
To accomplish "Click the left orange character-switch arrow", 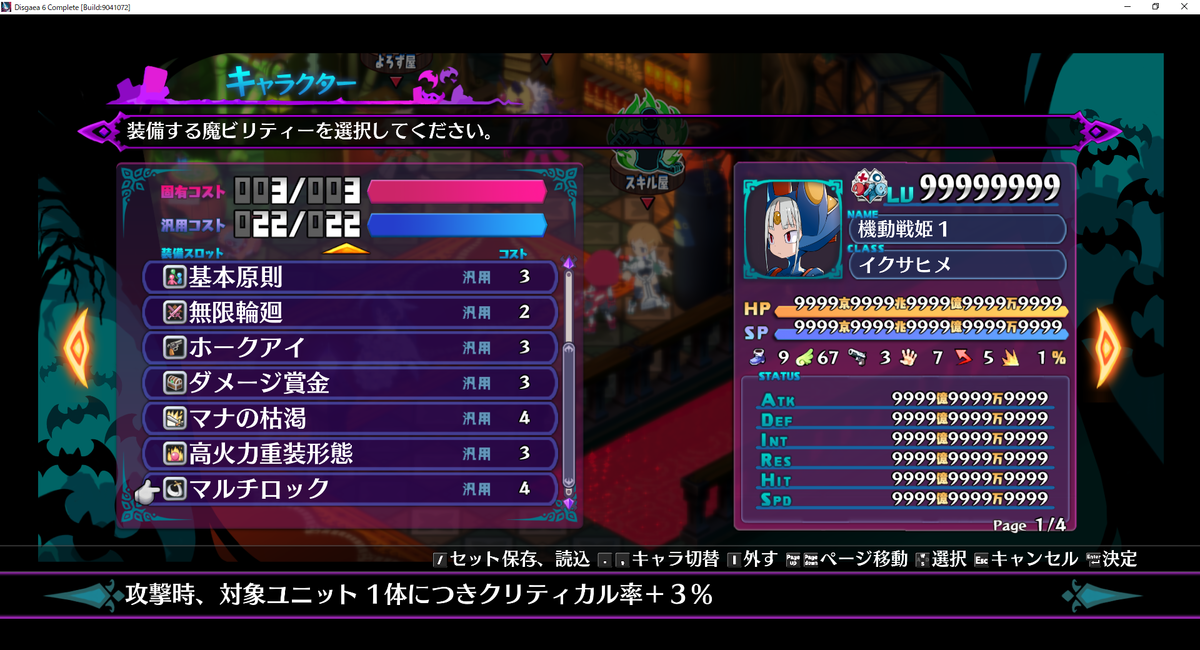I will pyautogui.click(x=76, y=347).
